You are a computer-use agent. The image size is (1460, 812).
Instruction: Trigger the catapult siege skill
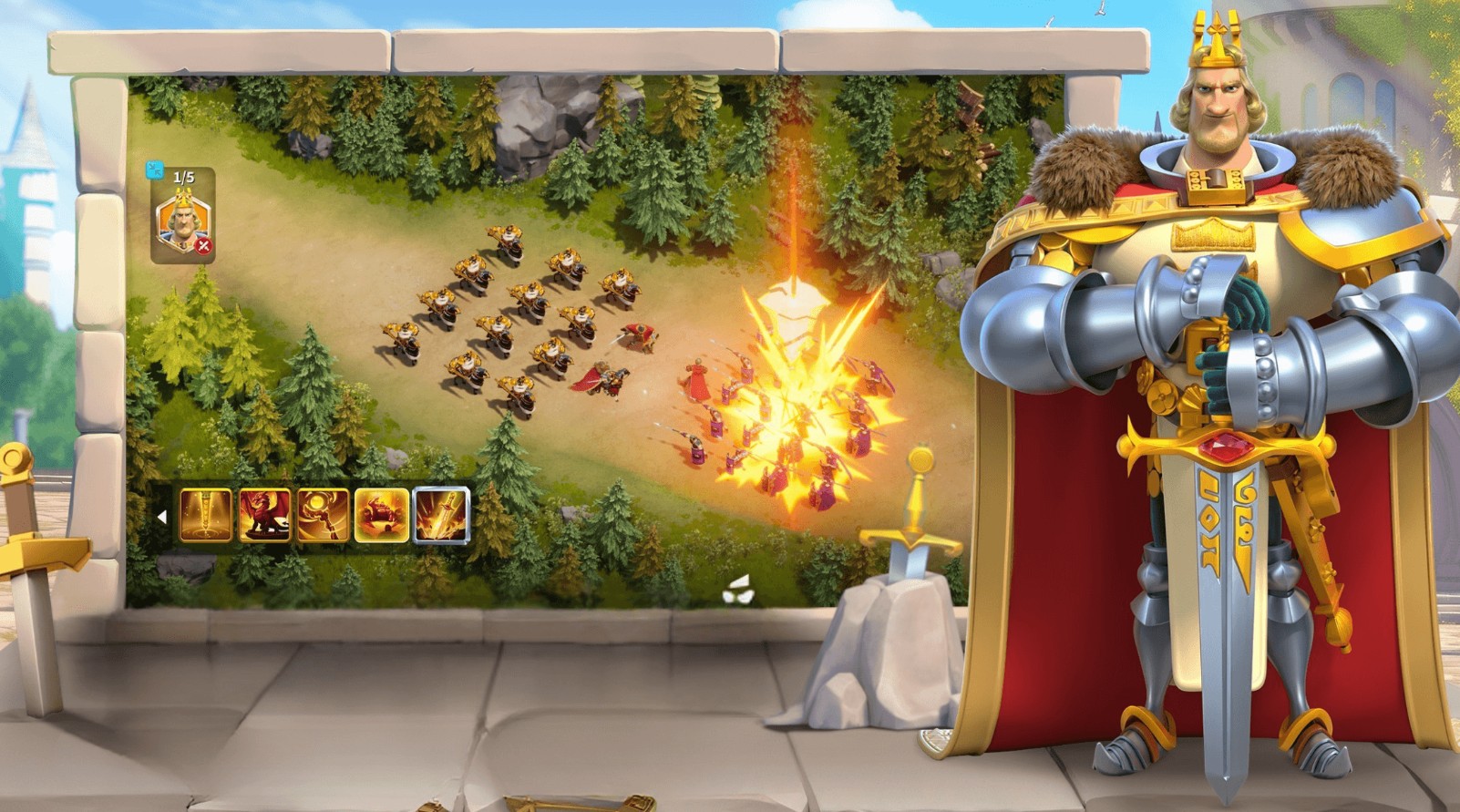(x=381, y=513)
